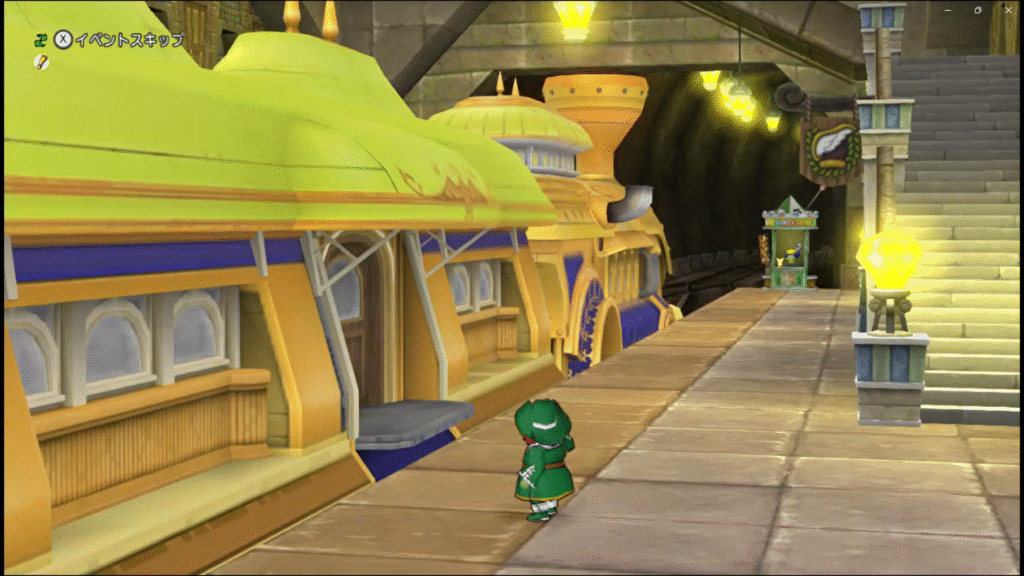Close the game window
The width and height of the screenshot is (1024, 576).
(x=1007, y=9)
